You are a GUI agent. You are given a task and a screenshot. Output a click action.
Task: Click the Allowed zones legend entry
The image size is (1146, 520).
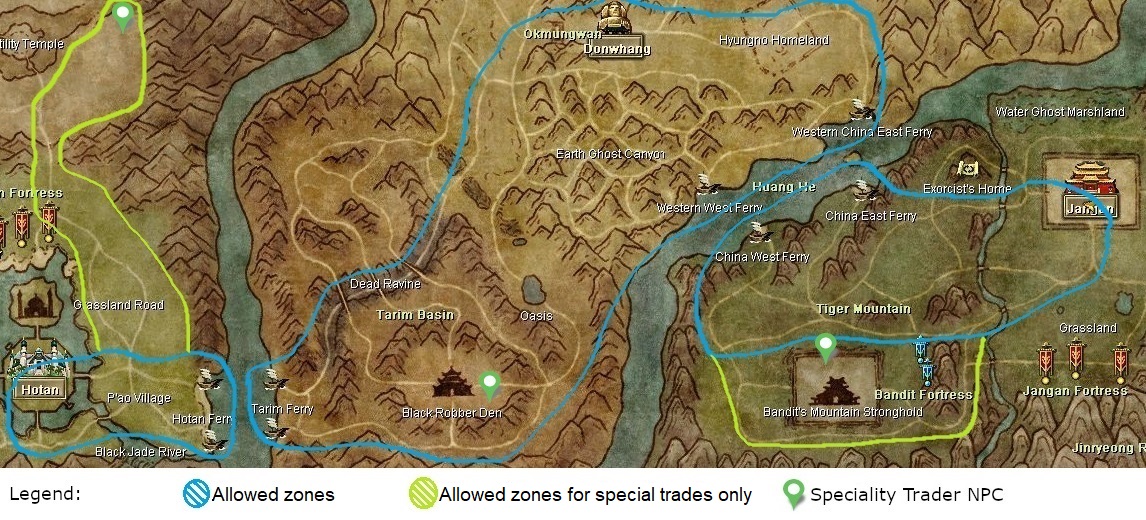(x=258, y=494)
